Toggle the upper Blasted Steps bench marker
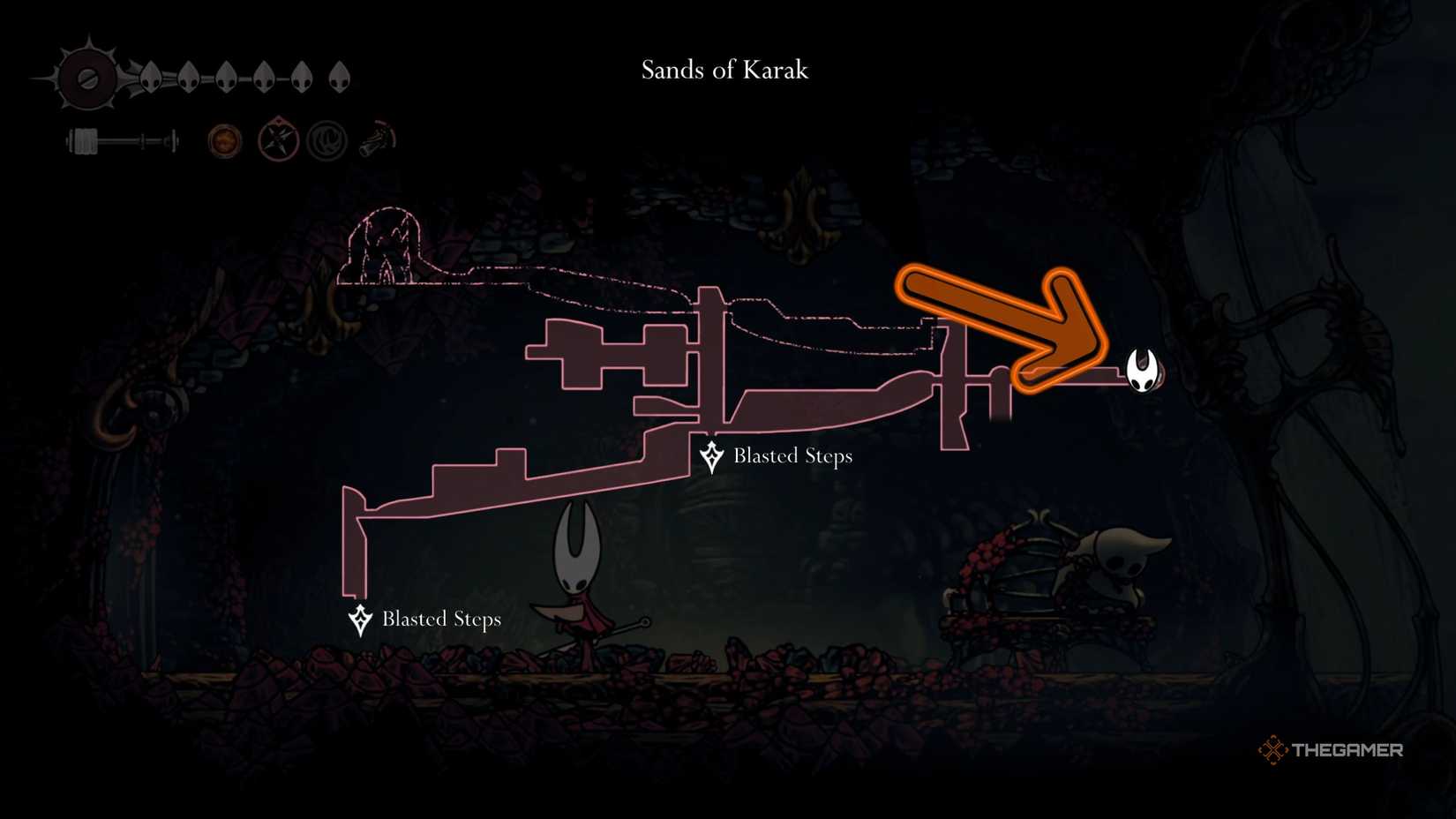 (x=711, y=456)
